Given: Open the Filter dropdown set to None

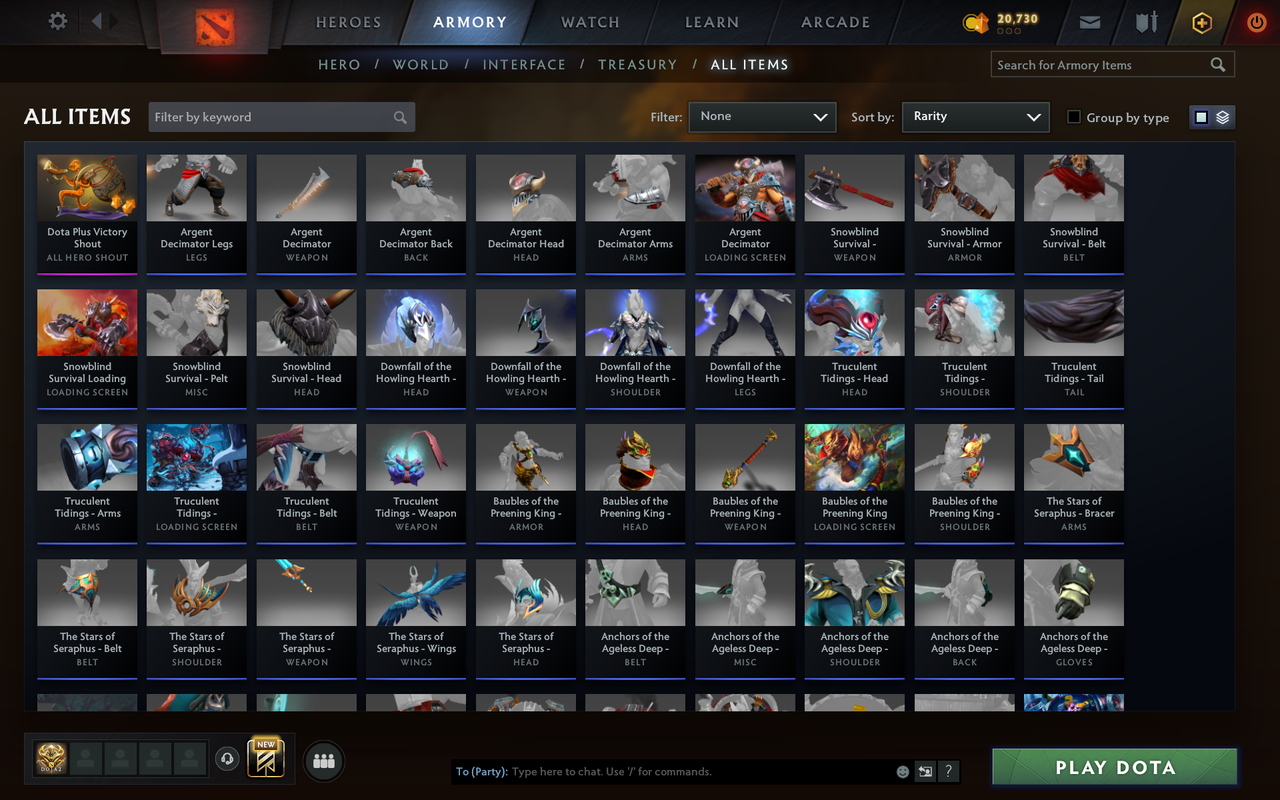Looking at the screenshot, I should tap(762, 116).
